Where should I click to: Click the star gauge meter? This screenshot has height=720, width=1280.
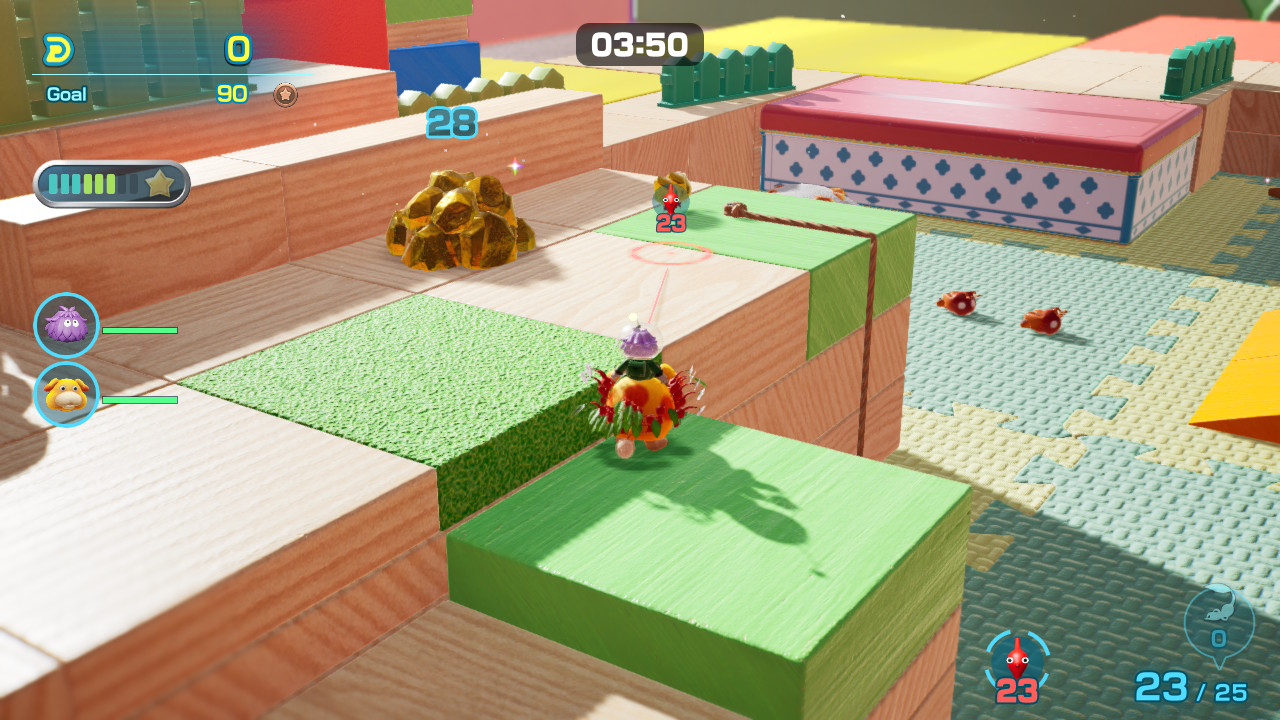(112, 184)
